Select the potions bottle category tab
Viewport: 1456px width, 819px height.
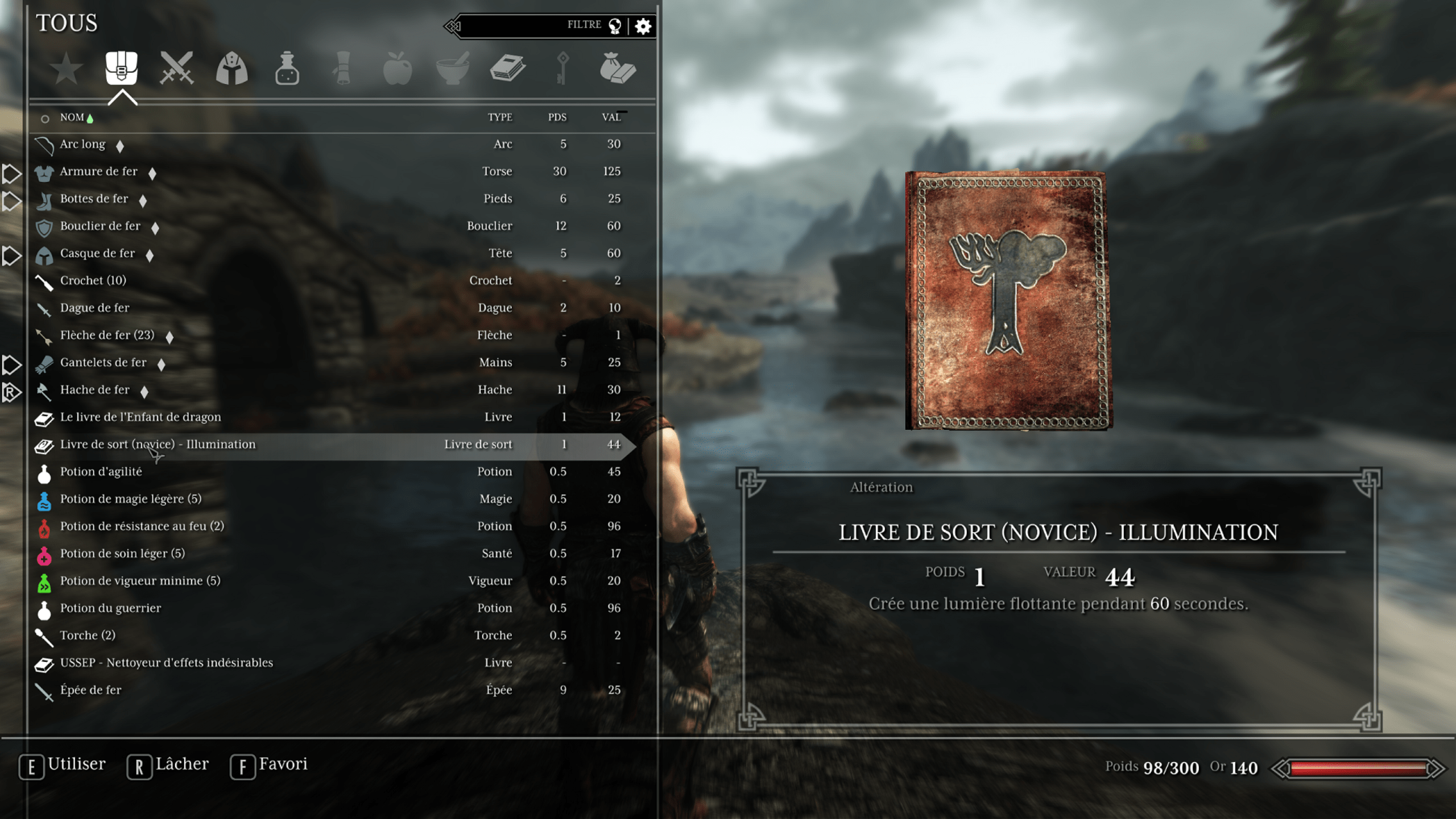click(x=287, y=69)
